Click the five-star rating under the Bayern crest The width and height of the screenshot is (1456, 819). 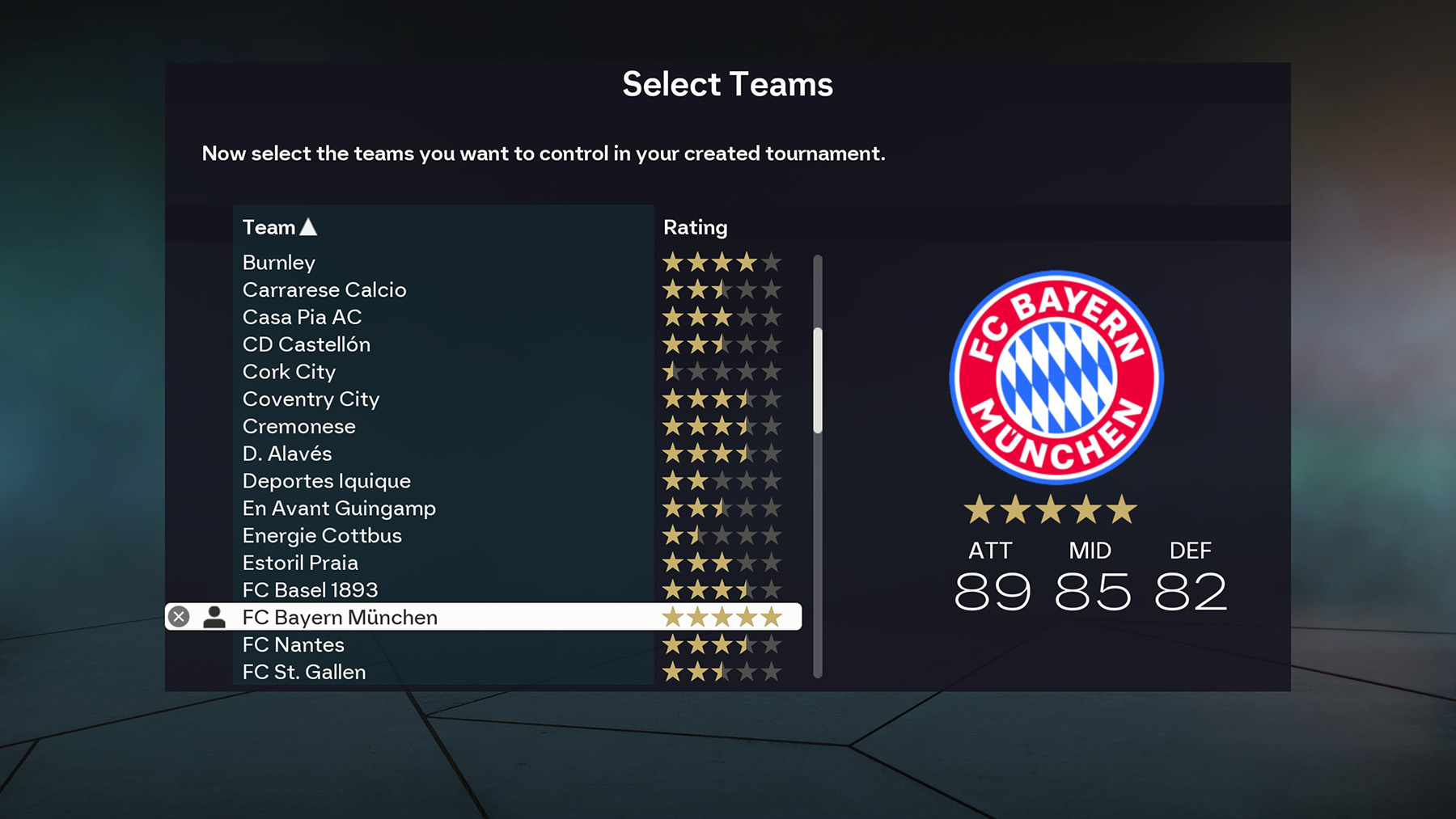coord(1049,510)
